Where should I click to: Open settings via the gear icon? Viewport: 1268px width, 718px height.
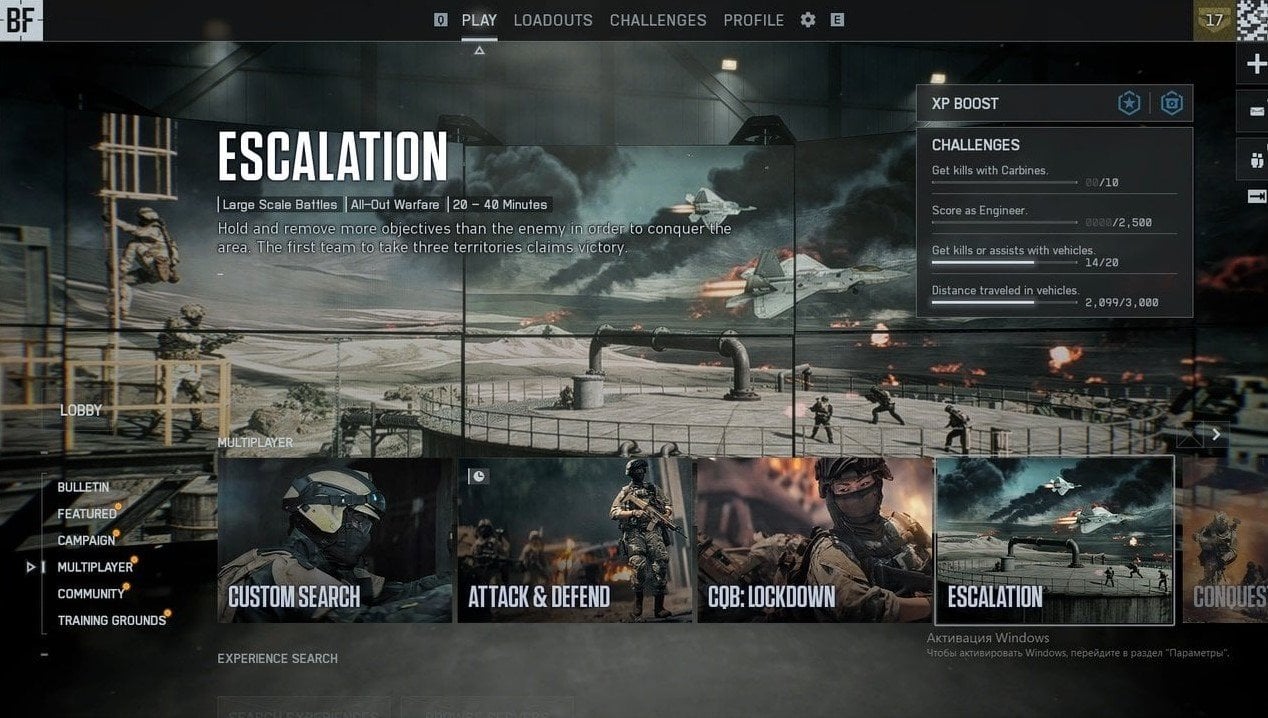click(x=808, y=20)
